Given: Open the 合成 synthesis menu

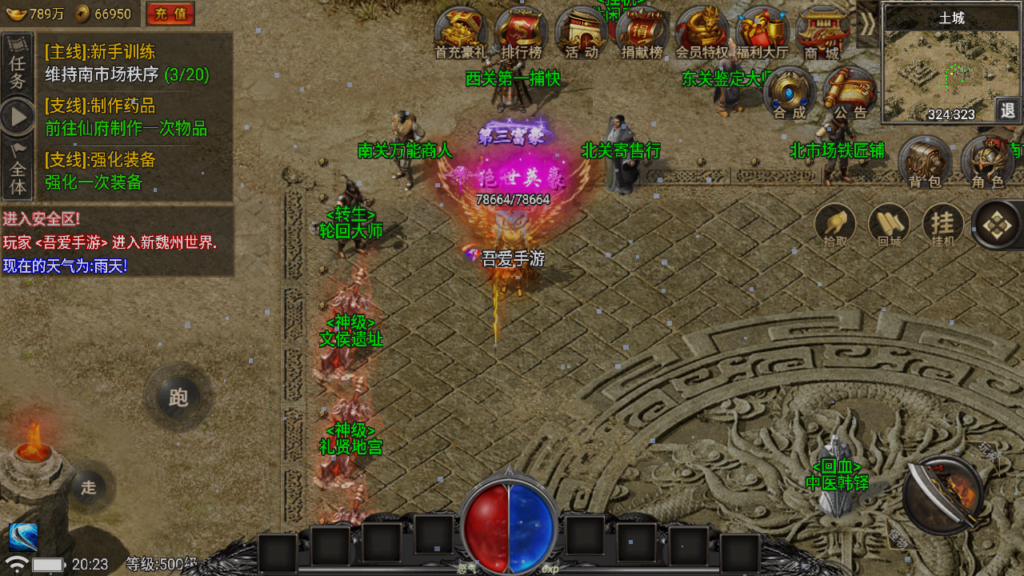Looking at the screenshot, I should [789, 93].
